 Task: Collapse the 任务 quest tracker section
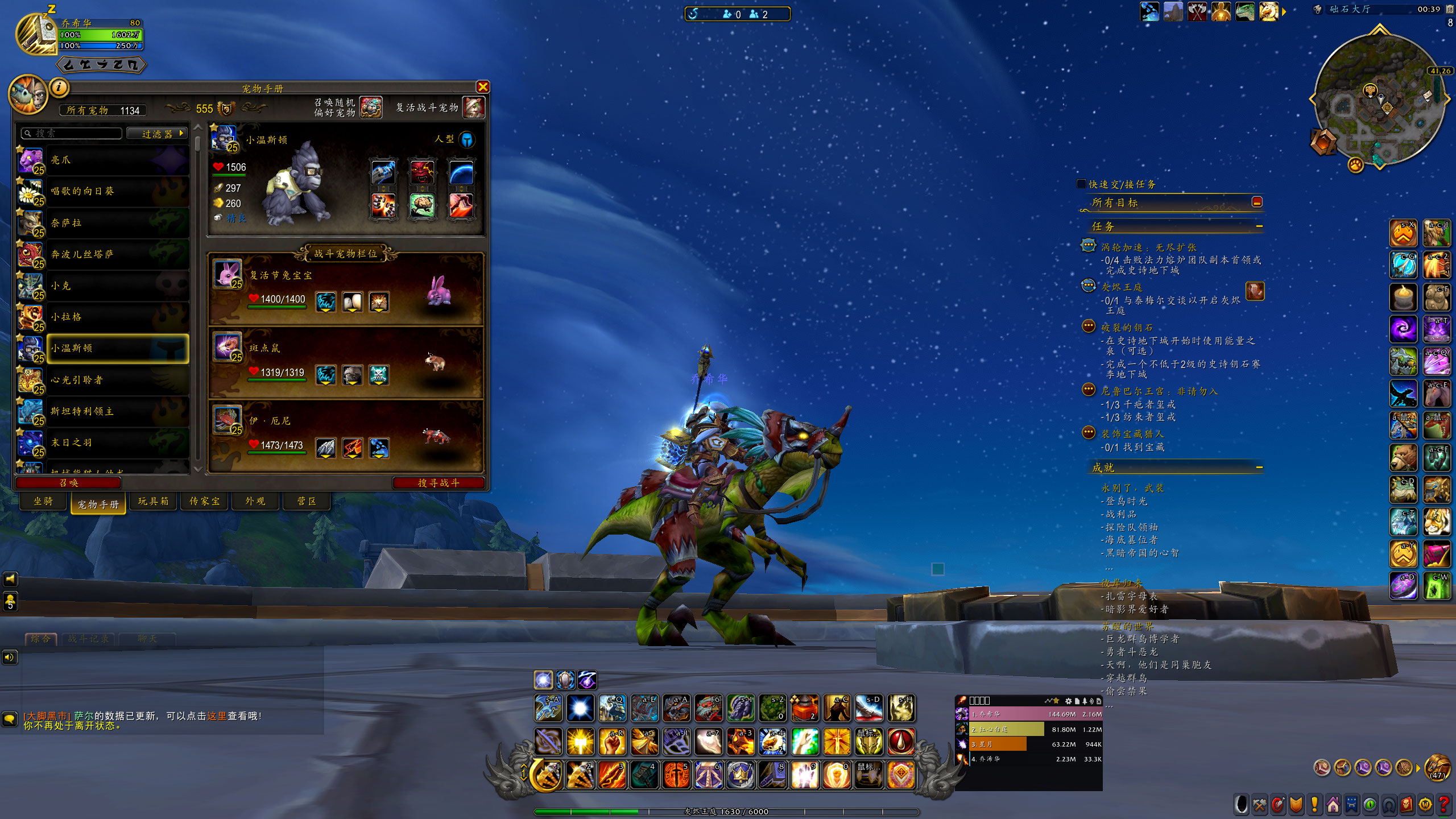pos(1259,226)
